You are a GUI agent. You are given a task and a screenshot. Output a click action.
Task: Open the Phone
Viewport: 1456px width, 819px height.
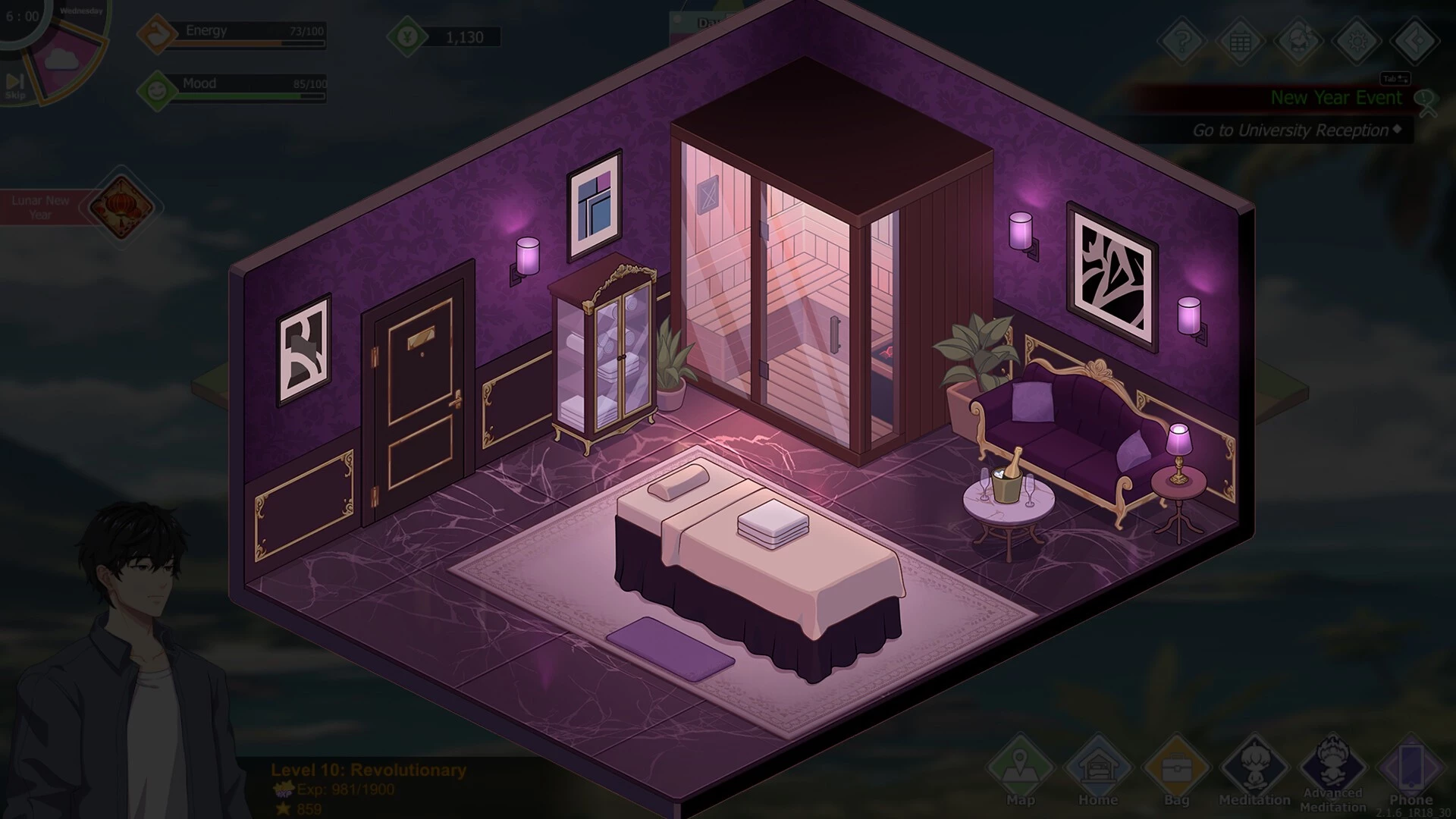tap(1410, 767)
